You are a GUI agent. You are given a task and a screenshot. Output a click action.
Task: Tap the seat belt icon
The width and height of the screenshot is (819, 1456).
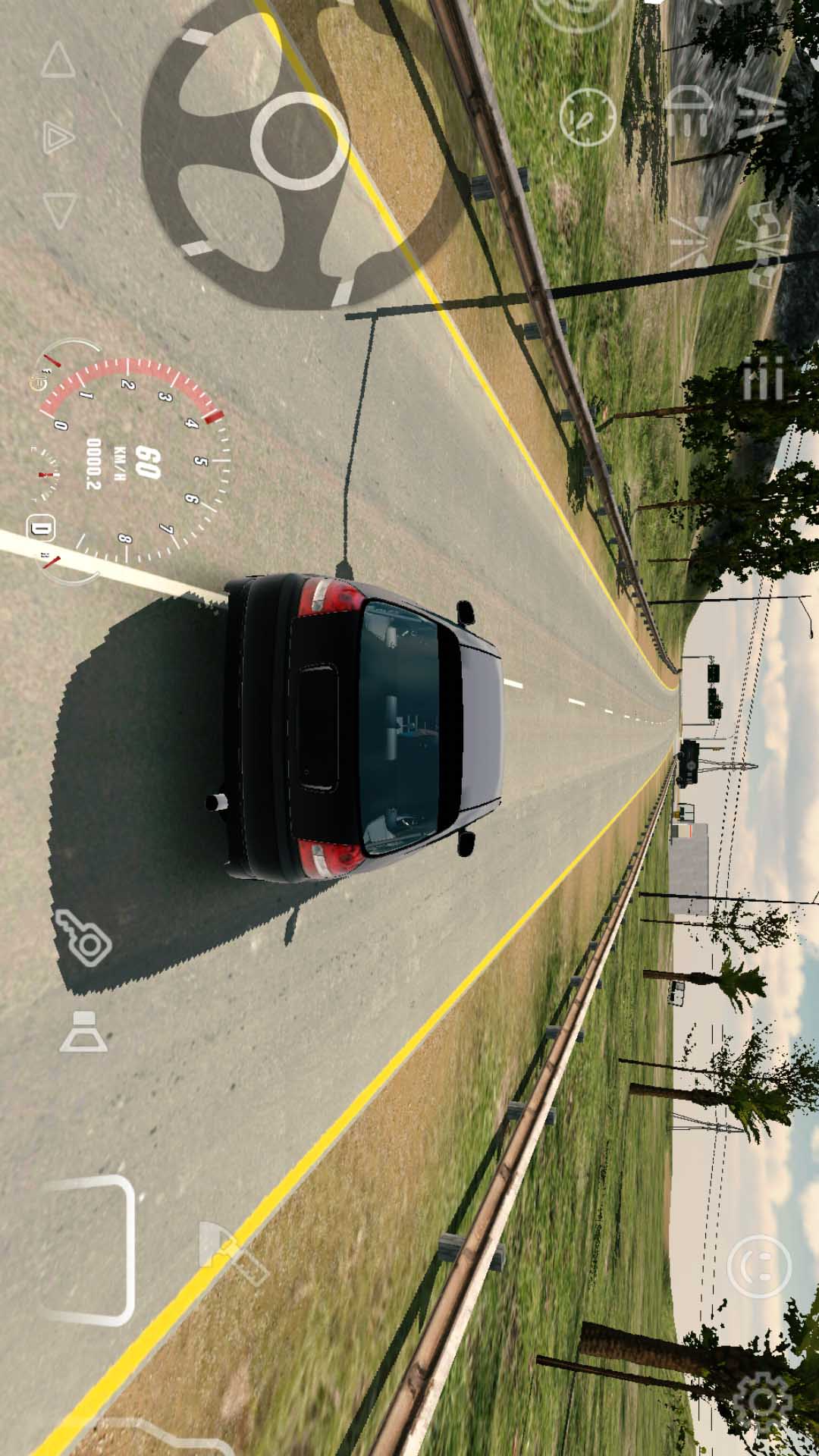(x=82, y=1032)
